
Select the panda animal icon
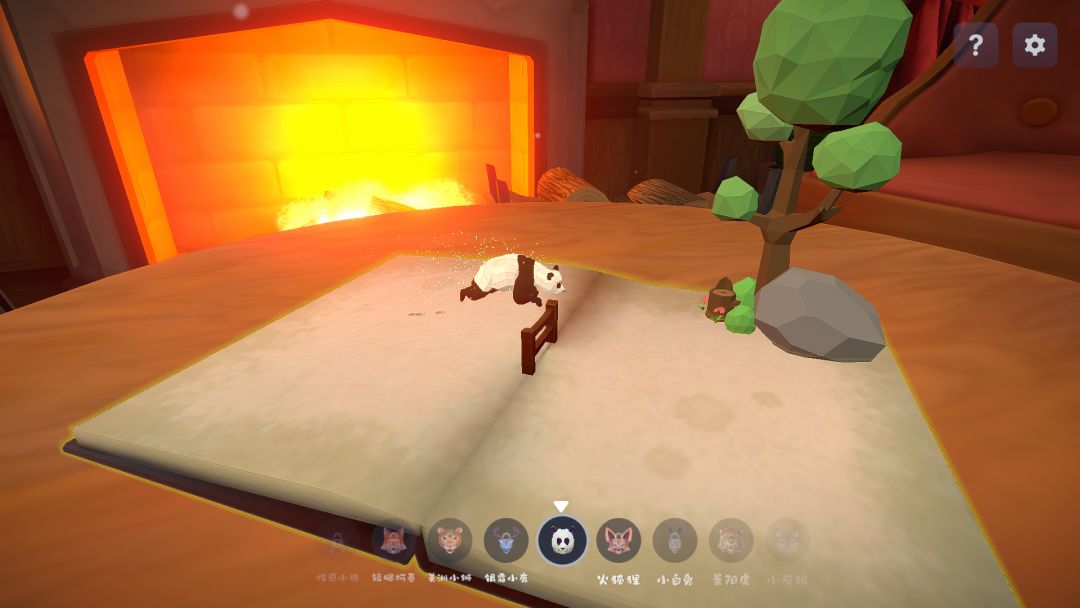click(x=562, y=541)
